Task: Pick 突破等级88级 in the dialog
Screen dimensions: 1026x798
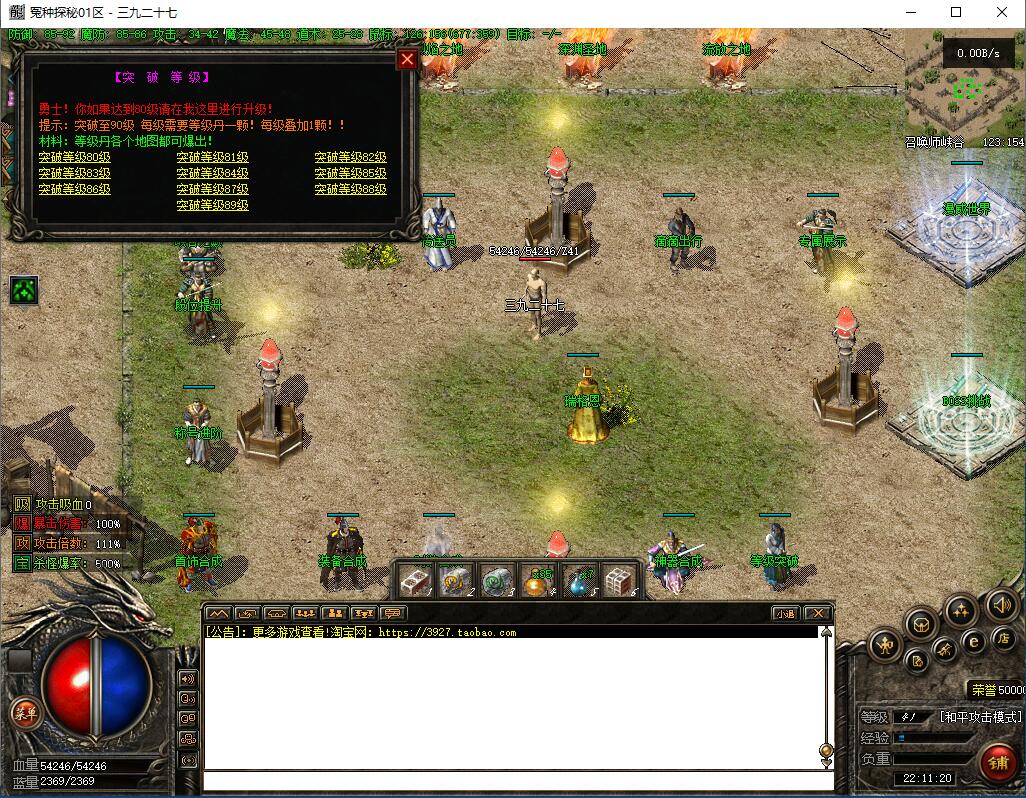Action: point(350,189)
